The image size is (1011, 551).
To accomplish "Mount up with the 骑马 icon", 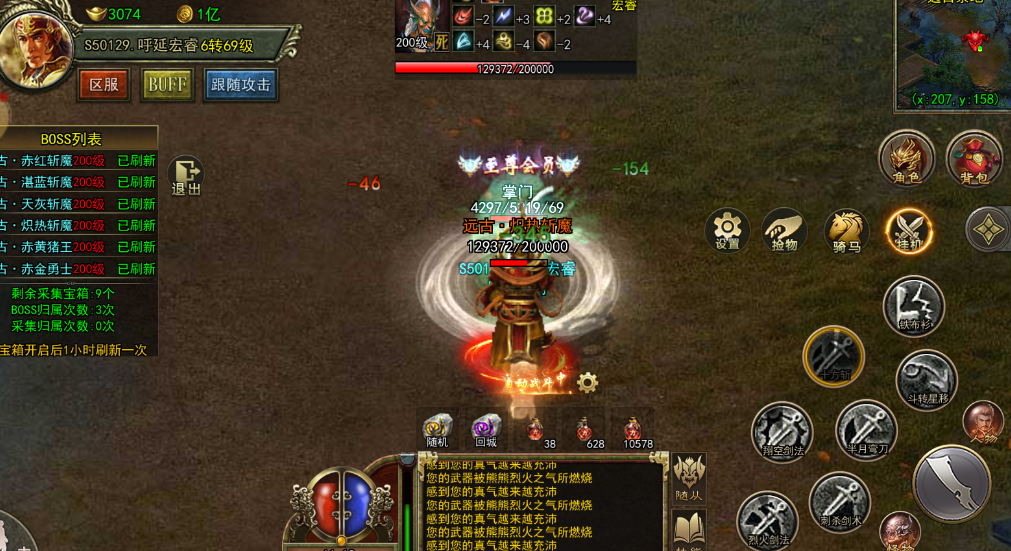I will [846, 231].
